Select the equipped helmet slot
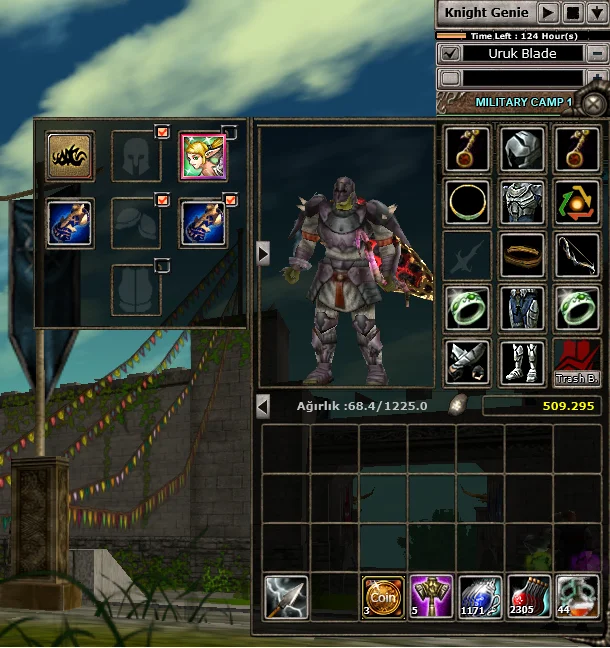This screenshot has height=648, width=610. (x=522, y=148)
